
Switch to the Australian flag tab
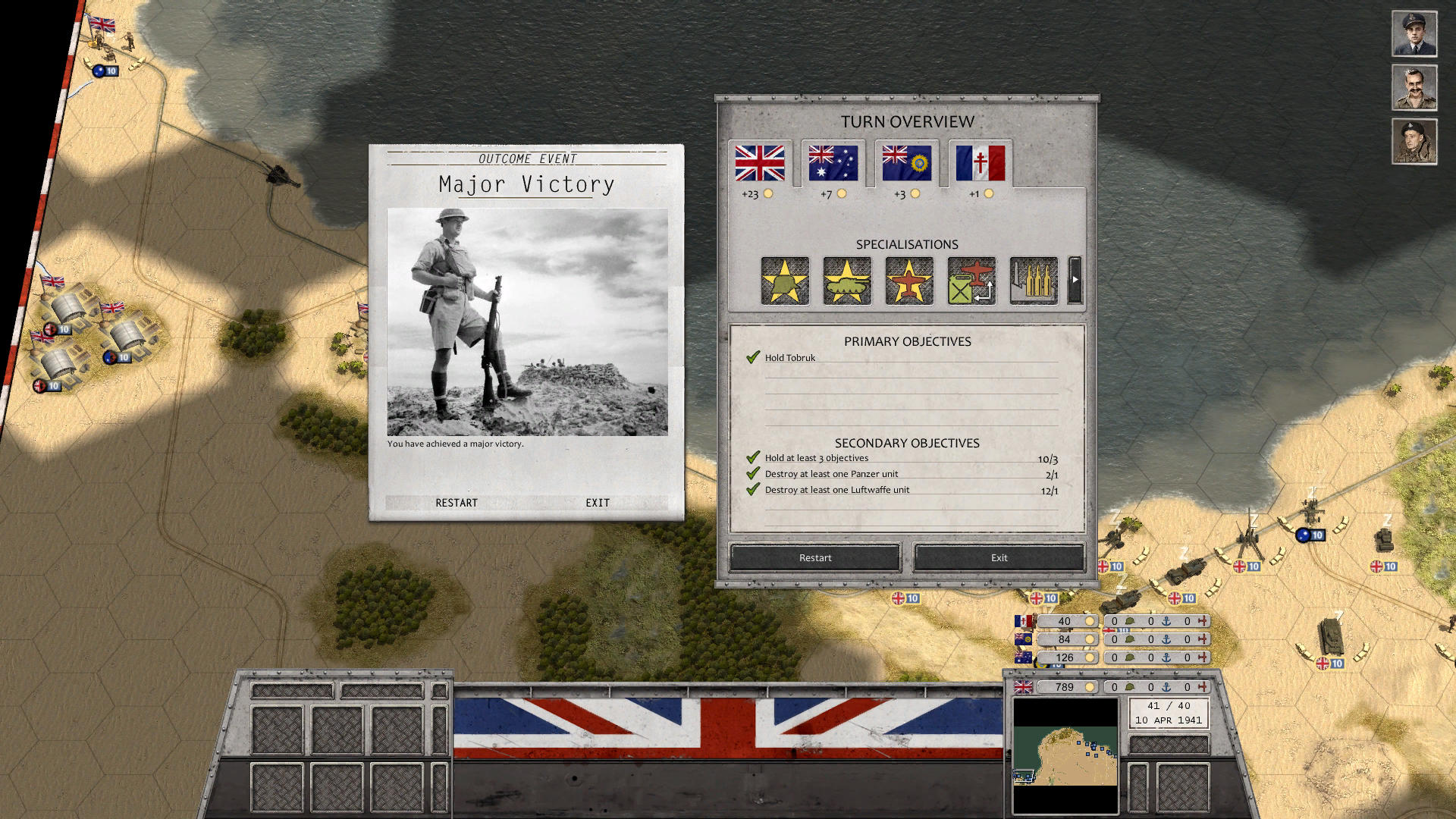click(x=833, y=164)
